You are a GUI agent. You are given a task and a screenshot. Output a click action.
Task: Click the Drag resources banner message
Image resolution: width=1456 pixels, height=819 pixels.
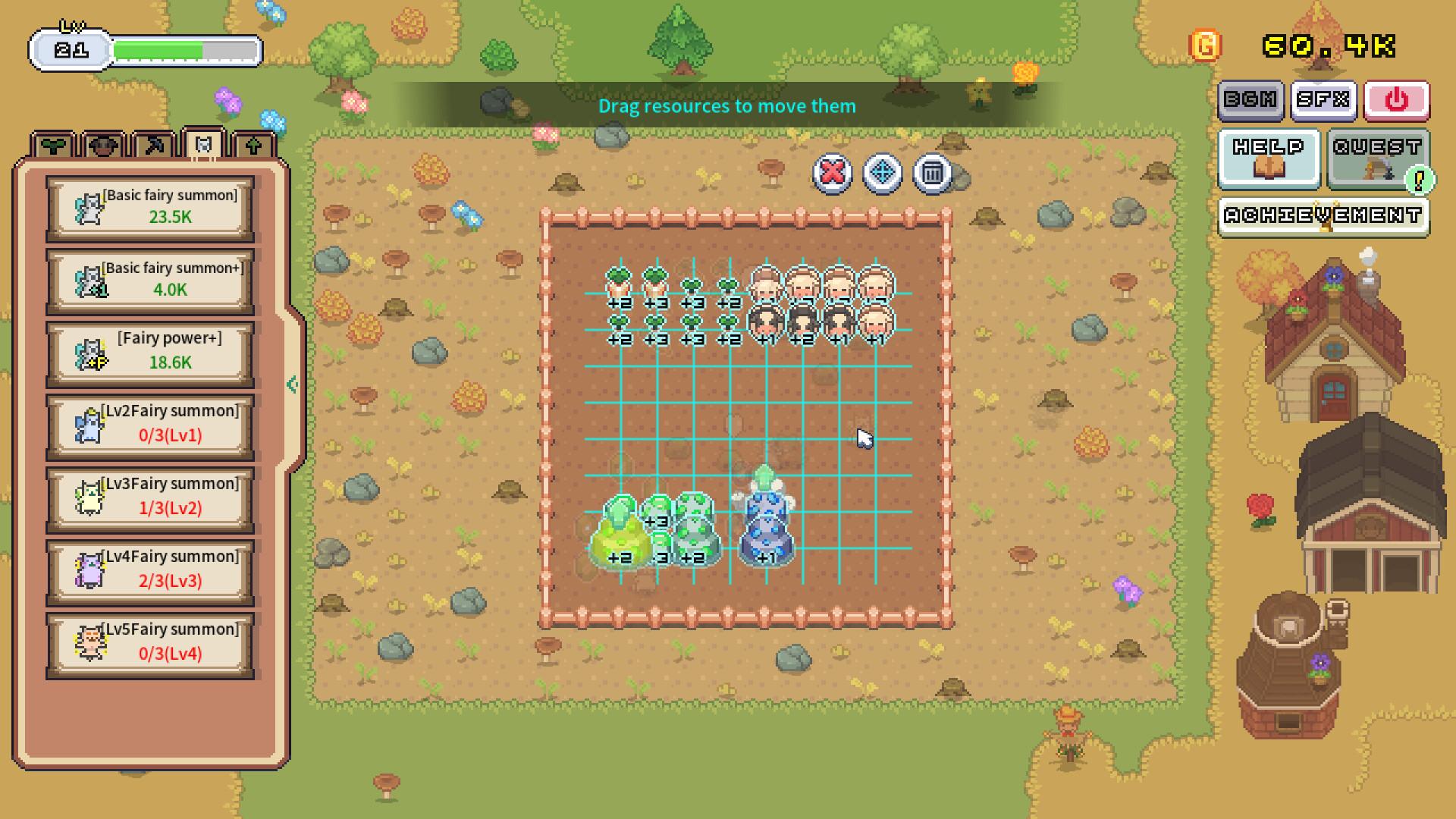727,106
